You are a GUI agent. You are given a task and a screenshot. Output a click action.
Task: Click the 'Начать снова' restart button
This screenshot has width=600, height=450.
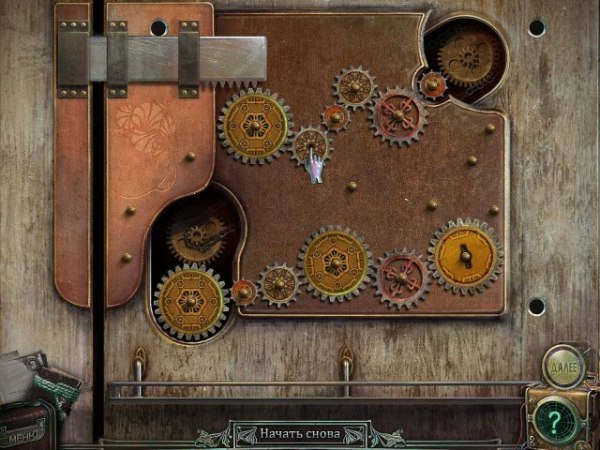(x=299, y=435)
